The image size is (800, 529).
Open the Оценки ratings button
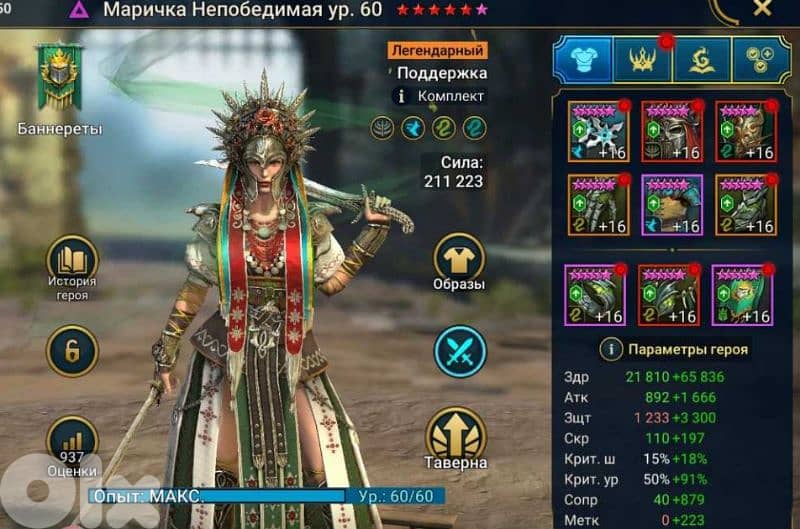73,441
